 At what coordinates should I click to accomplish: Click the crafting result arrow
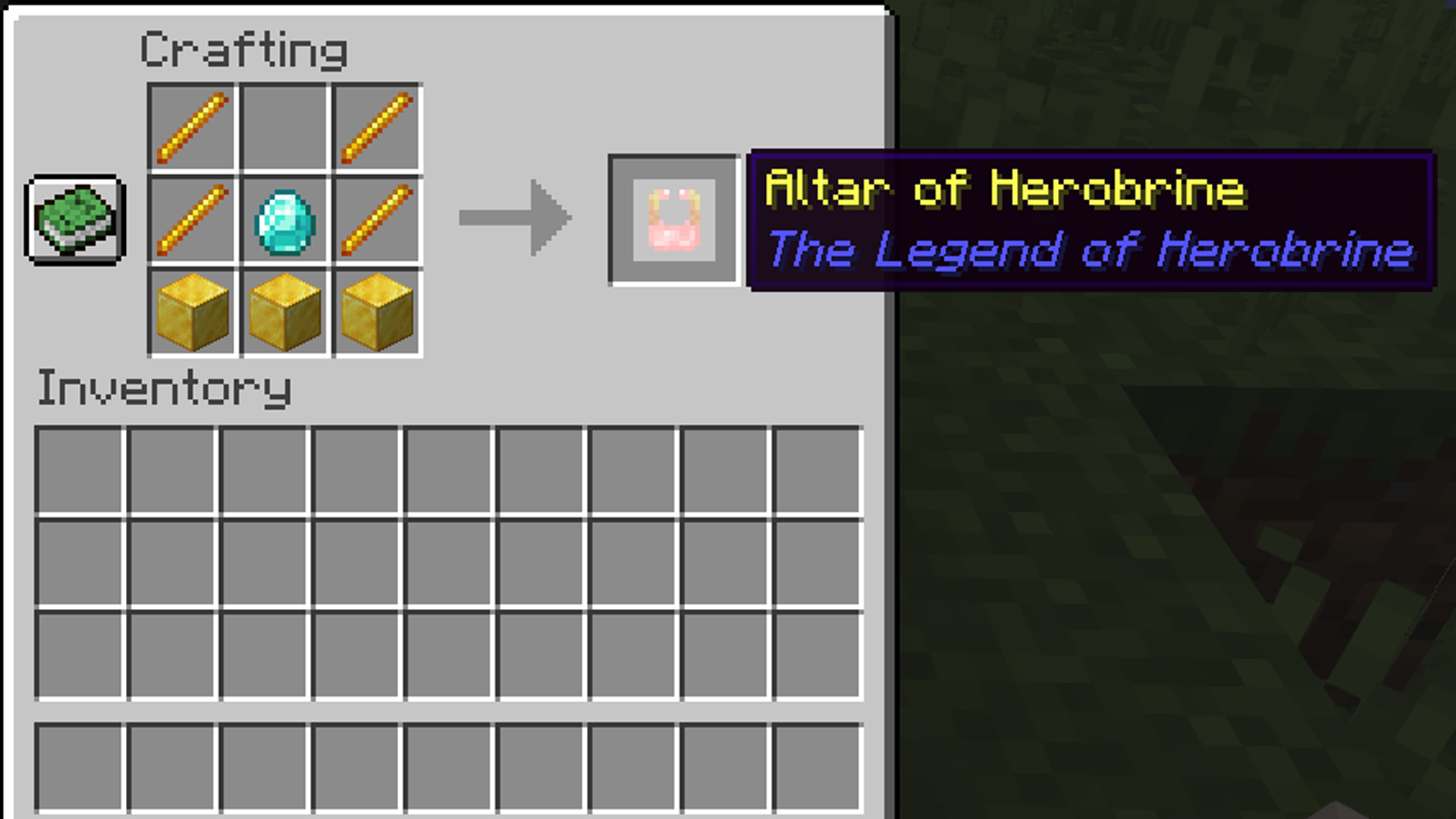pyautogui.click(x=514, y=218)
